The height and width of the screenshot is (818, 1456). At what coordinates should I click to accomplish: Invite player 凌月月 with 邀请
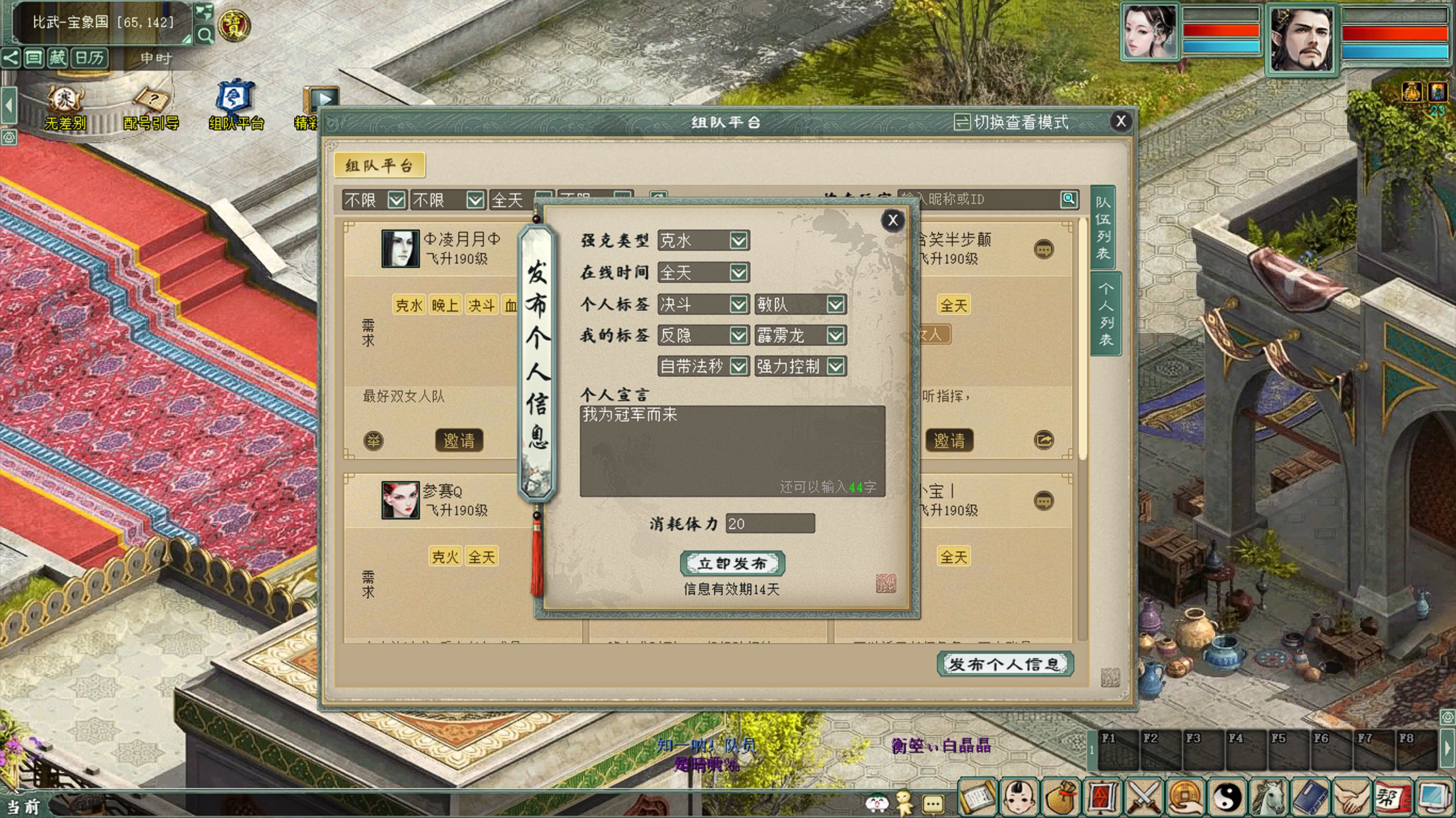coord(458,440)
